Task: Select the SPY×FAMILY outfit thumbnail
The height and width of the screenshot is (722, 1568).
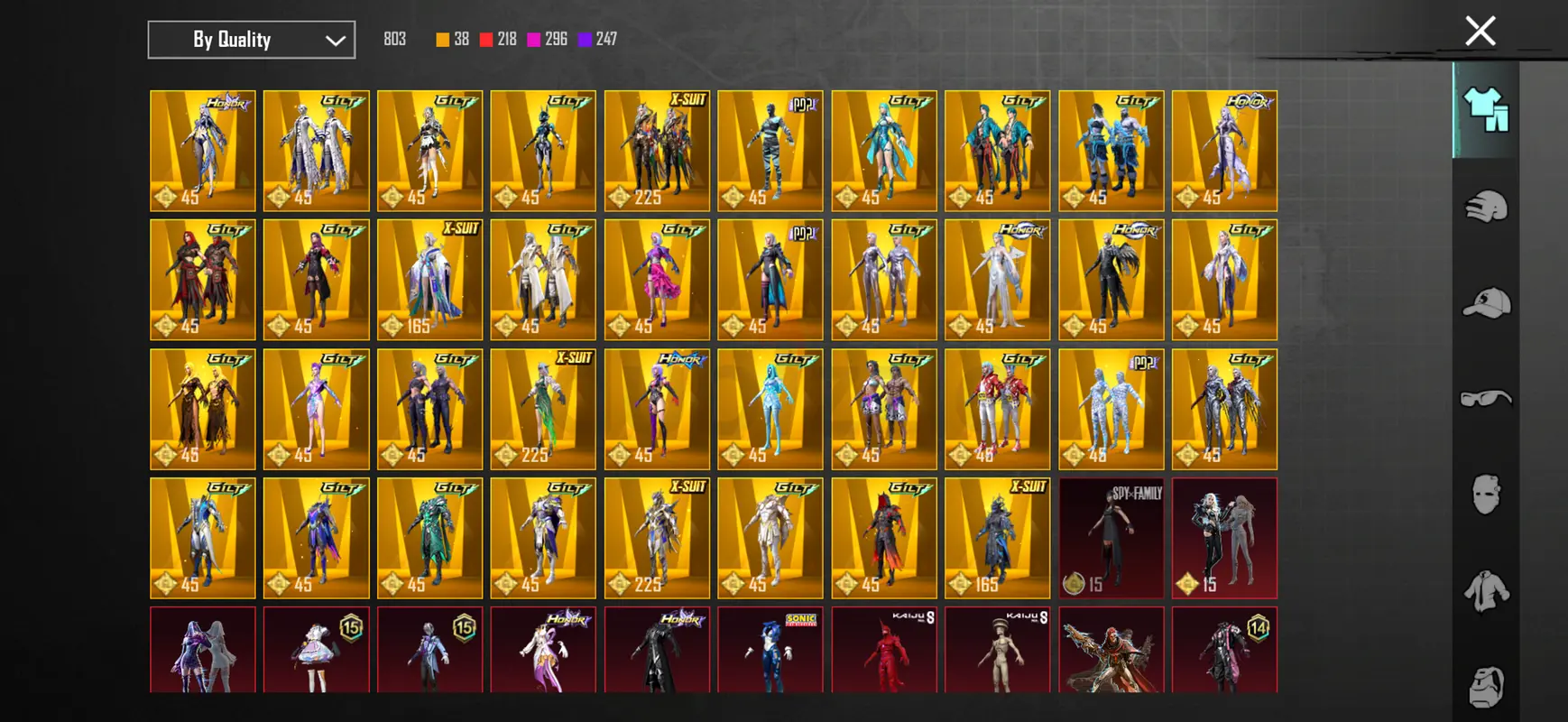Action: (1111, 538)
